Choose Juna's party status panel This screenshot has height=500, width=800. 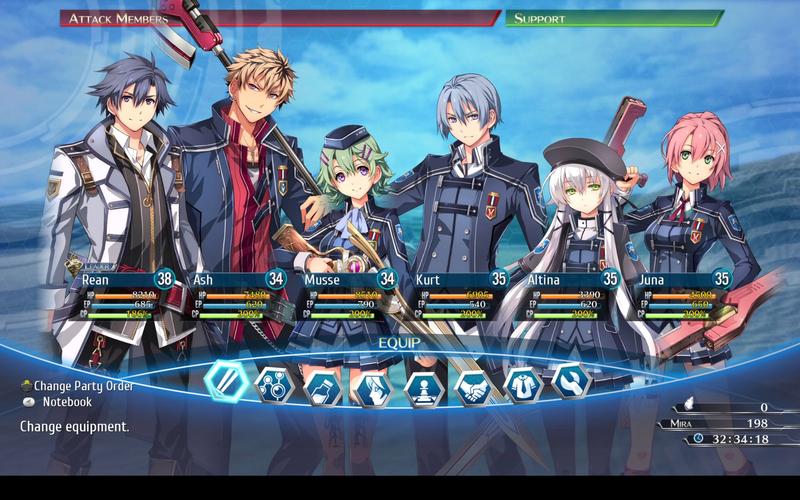point(683,296)
